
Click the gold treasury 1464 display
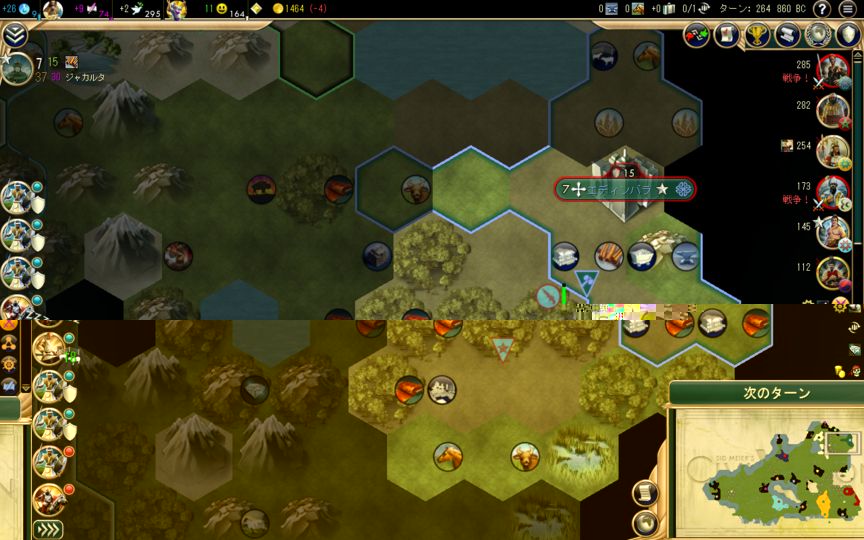click(x=300, y=9)
